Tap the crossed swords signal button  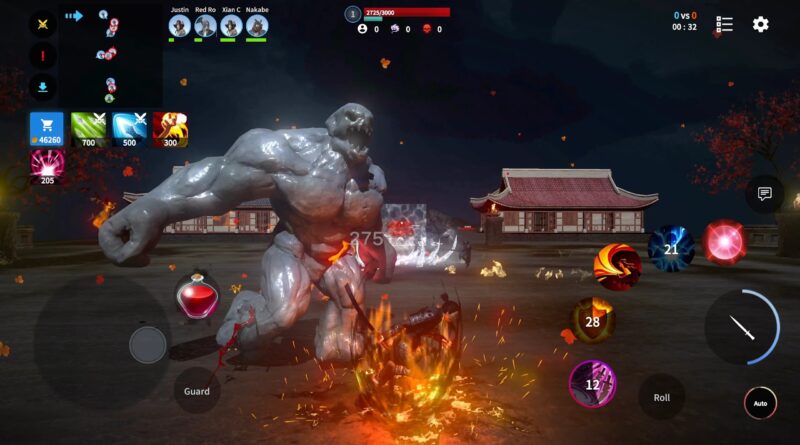43,25
